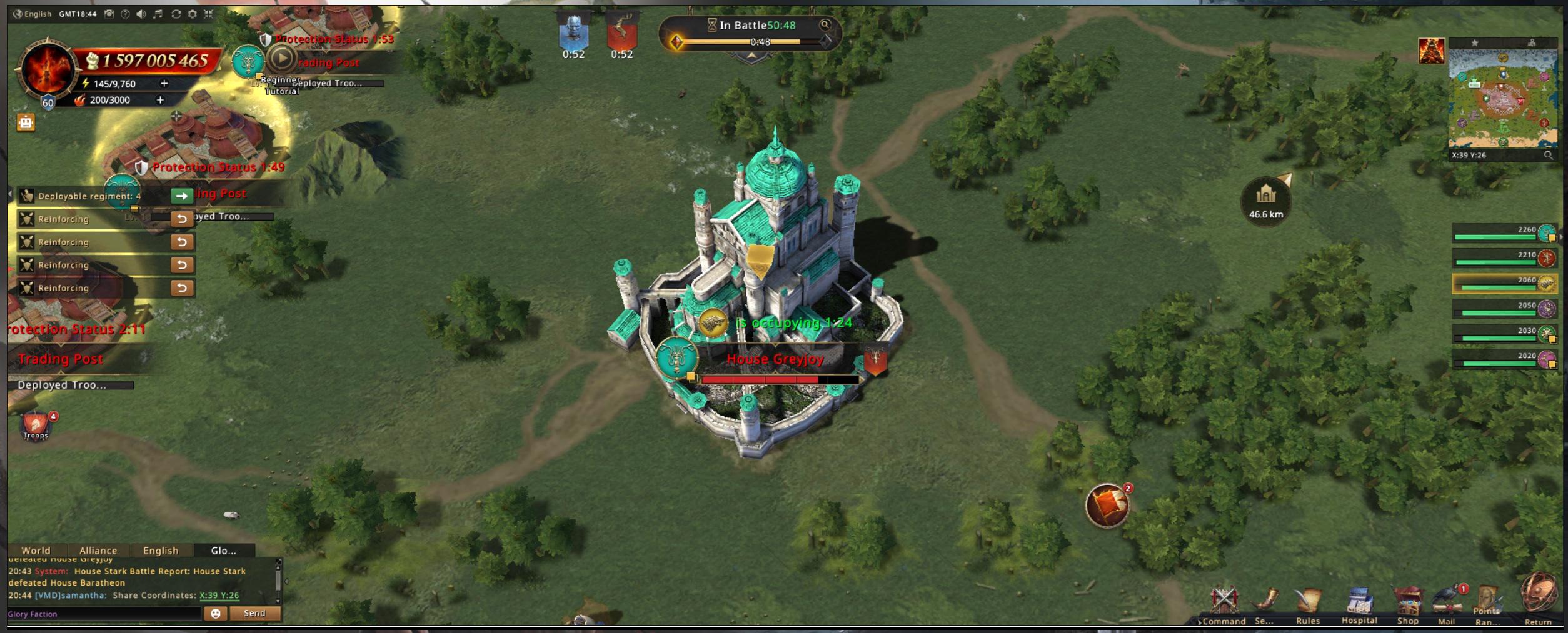Open the red flag rally button

[1107, 506]
